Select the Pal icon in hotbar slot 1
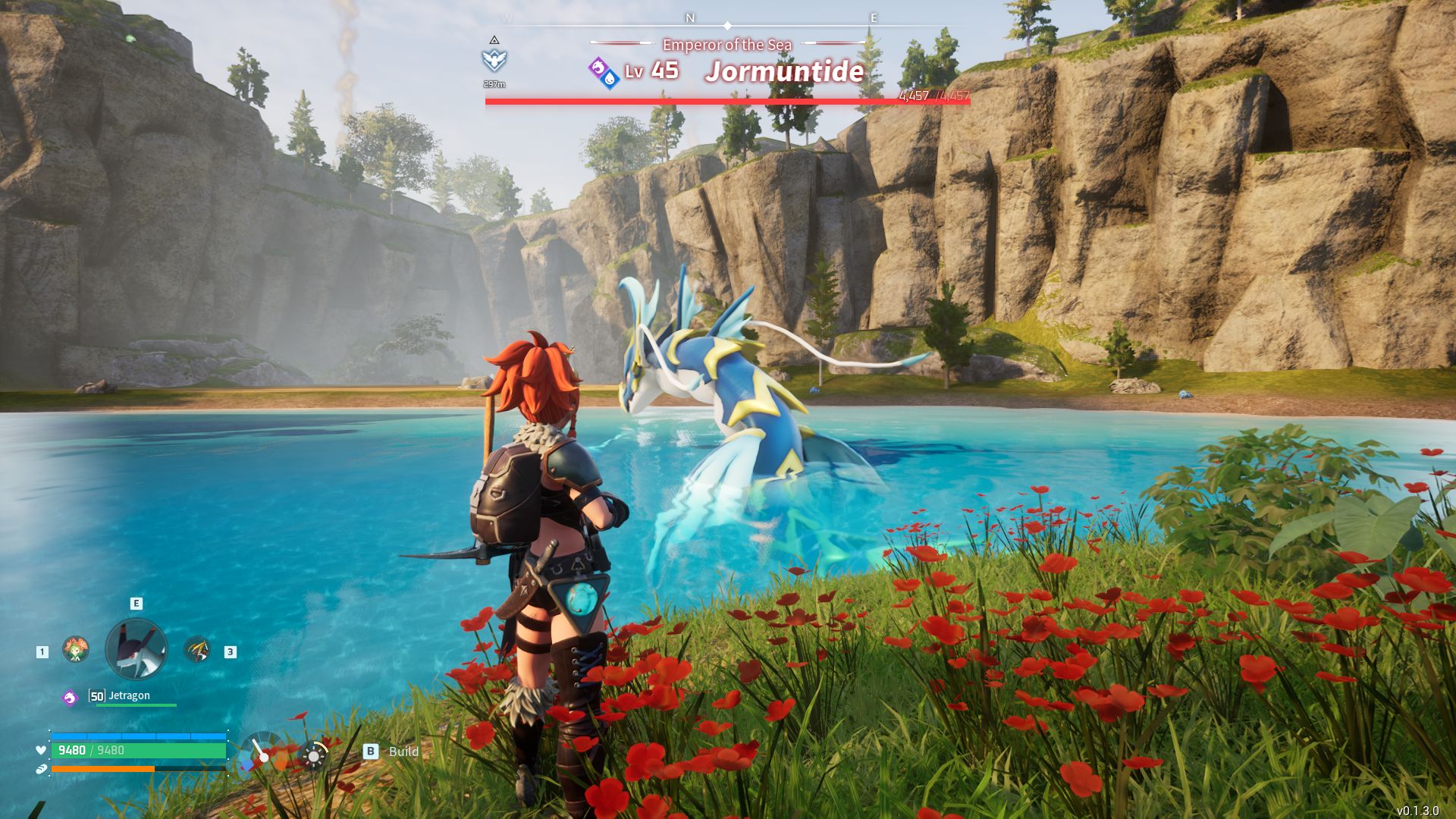The width and height of the screenshot is (1456, 819). click(x=74, y=648)
